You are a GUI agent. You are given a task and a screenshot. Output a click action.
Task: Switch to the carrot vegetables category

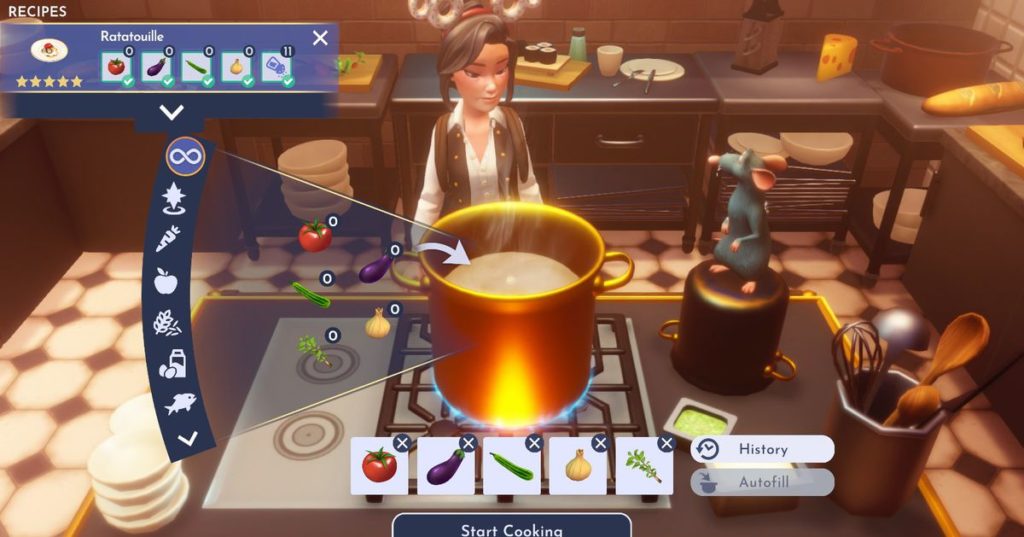167,238
